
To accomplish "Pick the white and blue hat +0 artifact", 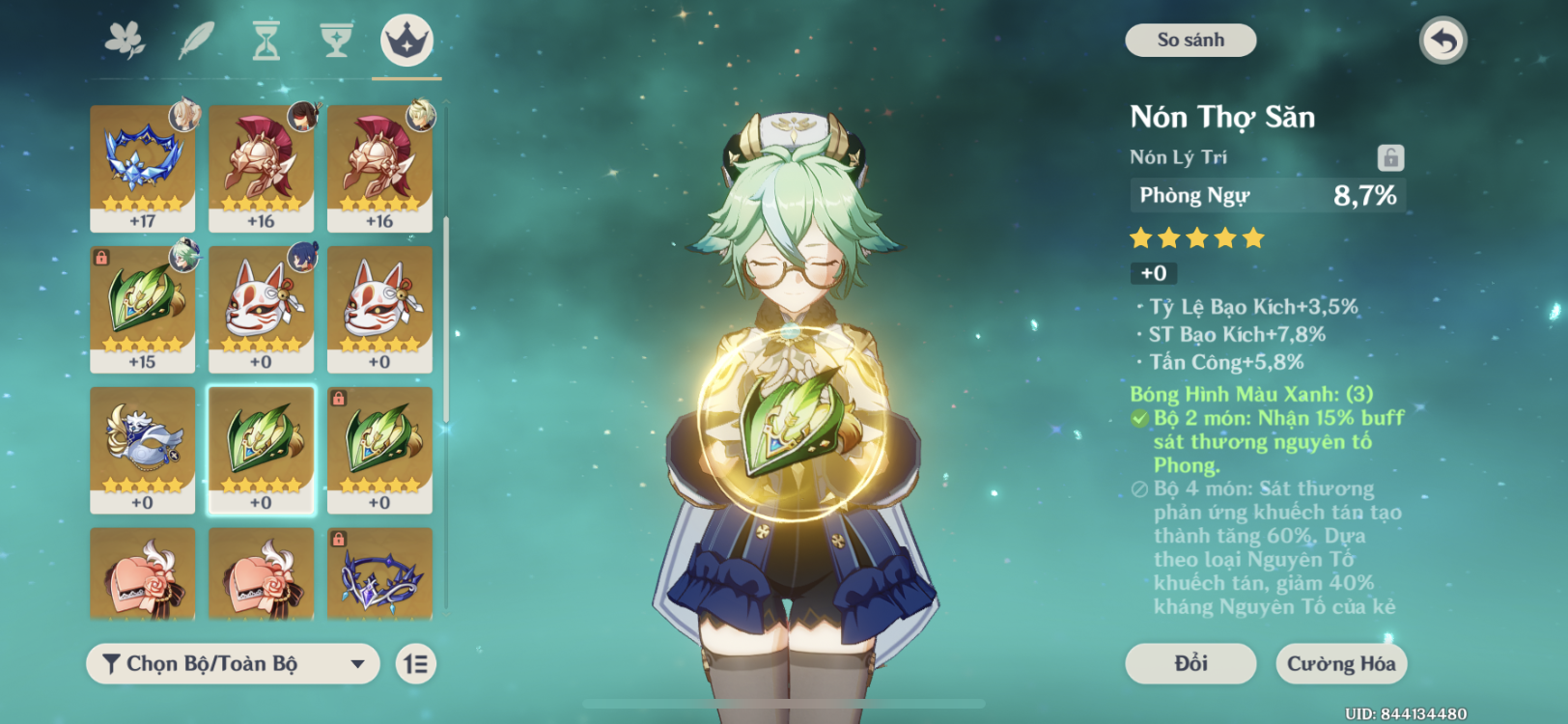I will tap(143, 450).
